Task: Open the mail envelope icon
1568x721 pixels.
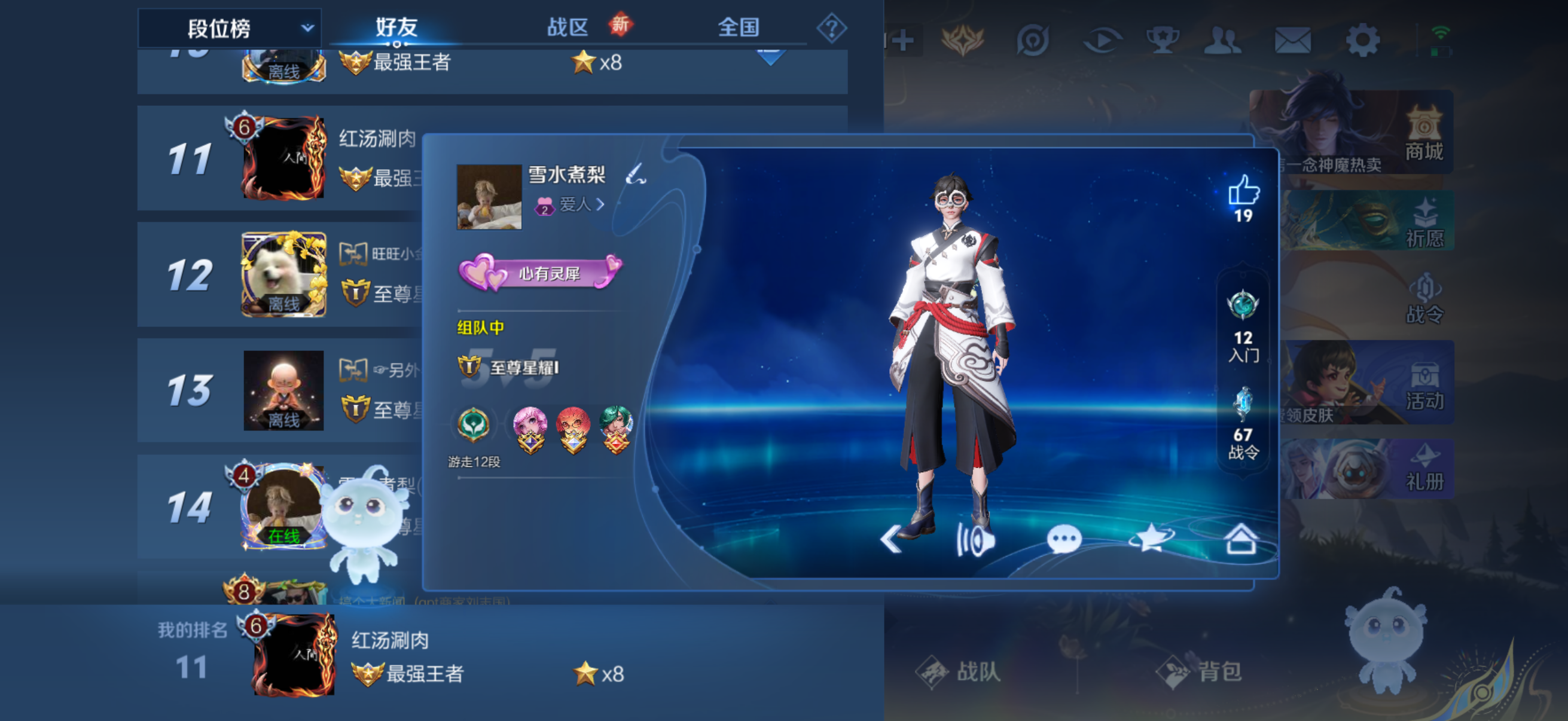Action: [x=1292, y=41]
